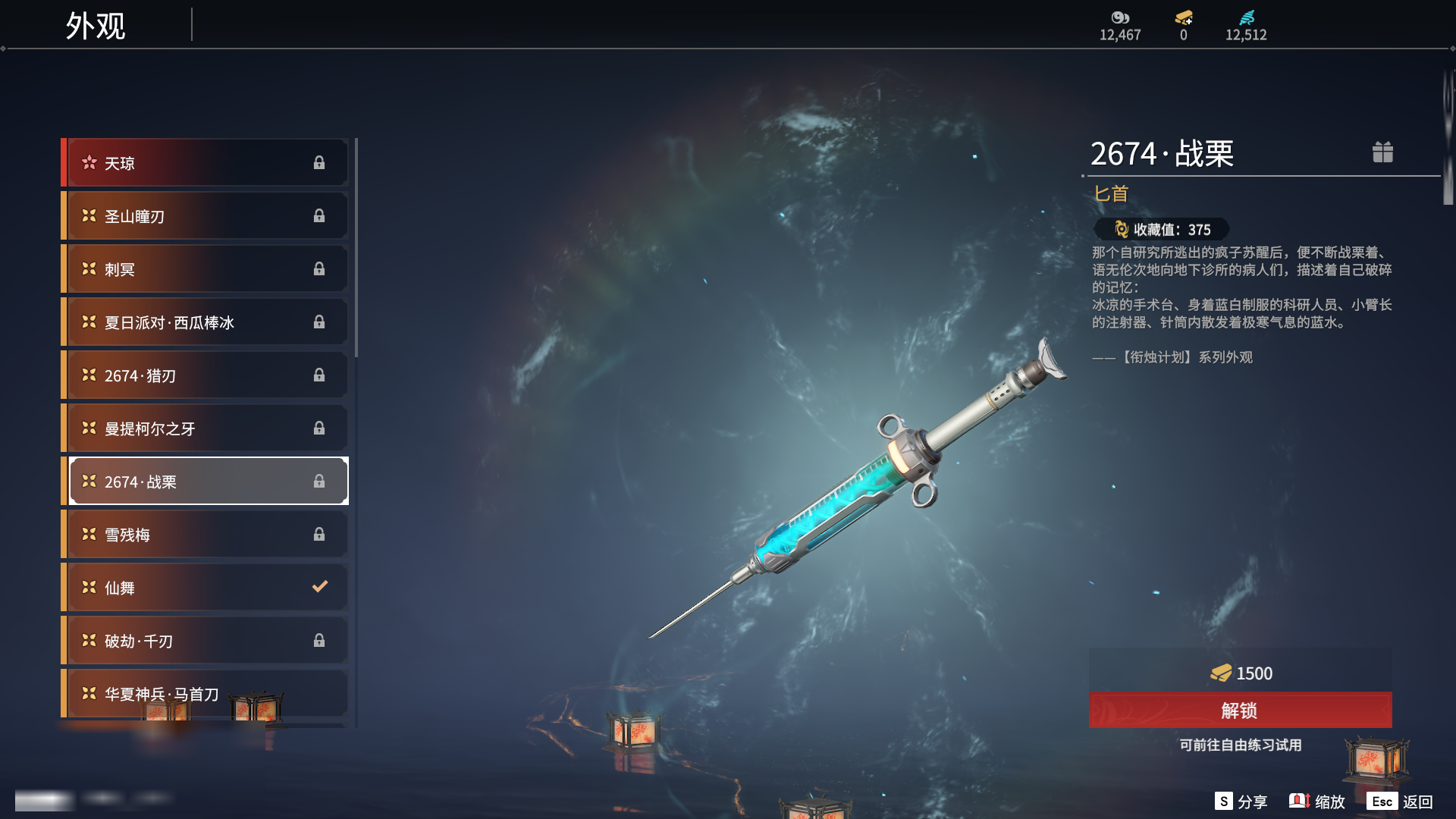Open the 分享 share option
The height and width of the screenshot is (819, 1456).
click(1241, 802)
